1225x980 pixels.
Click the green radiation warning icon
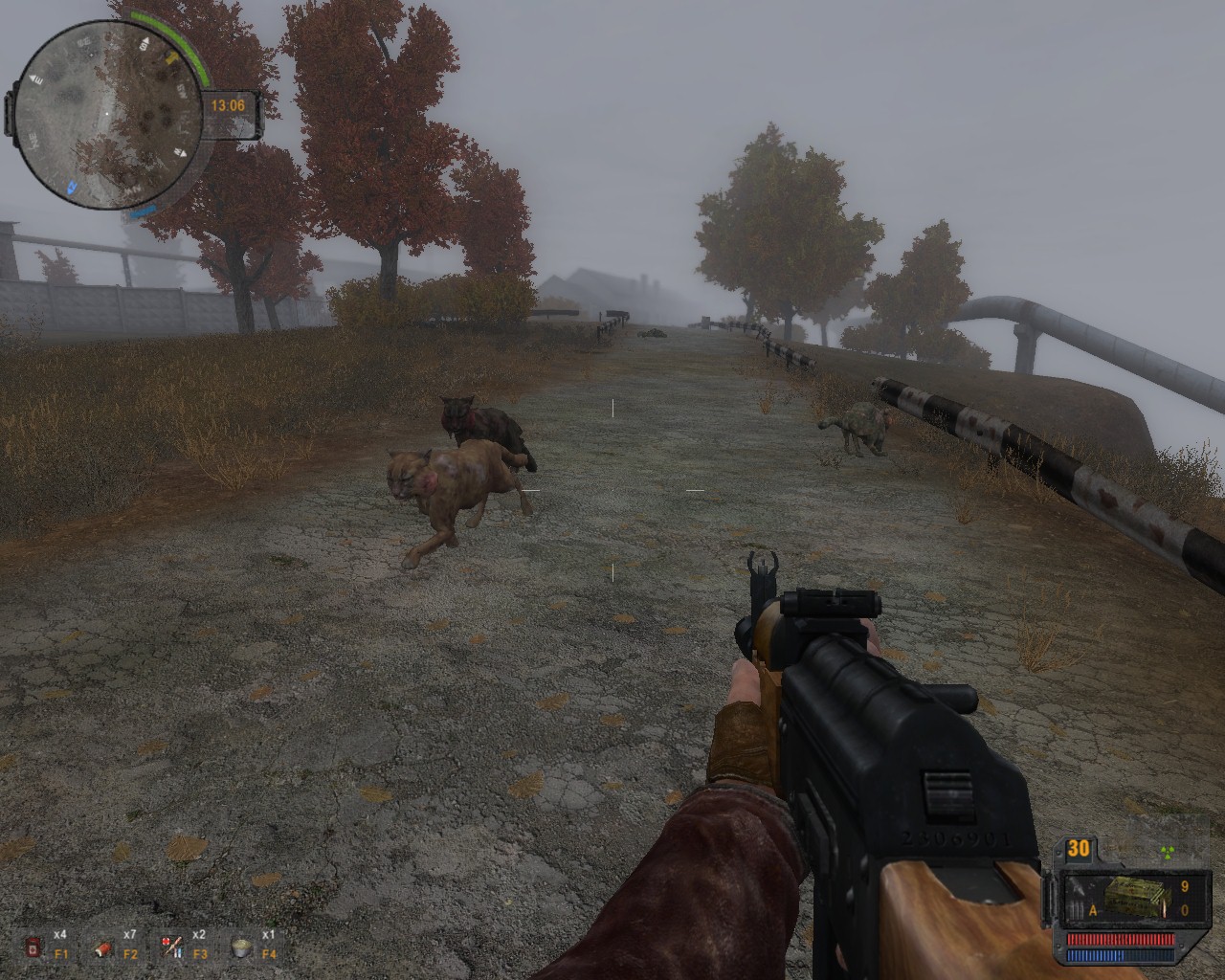[1166, 849]
